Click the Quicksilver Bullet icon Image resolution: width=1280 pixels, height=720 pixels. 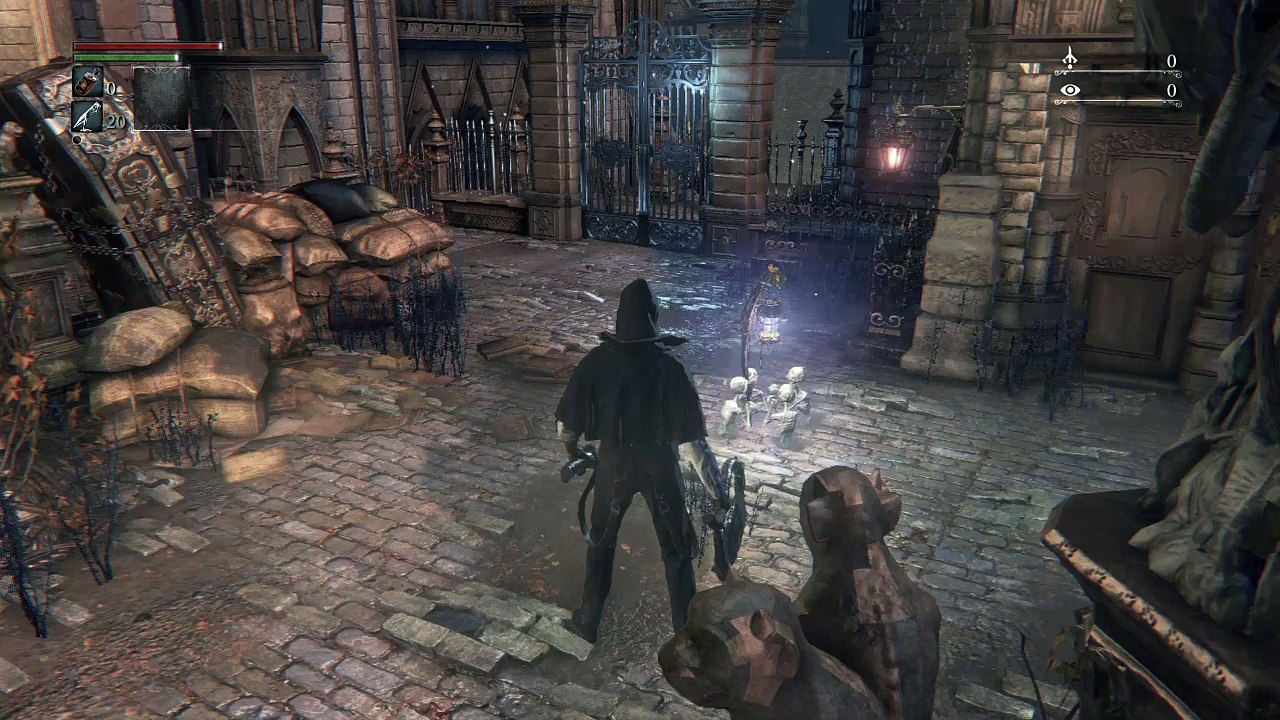[x=87, y=116]
